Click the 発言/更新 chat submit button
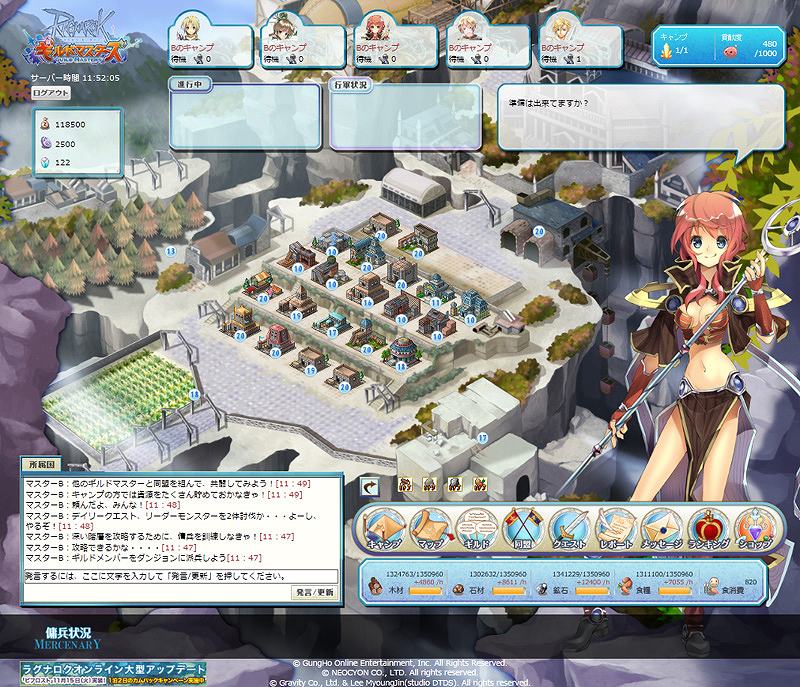The width and height of the screenshot is (800, 687). pos(315,593)
